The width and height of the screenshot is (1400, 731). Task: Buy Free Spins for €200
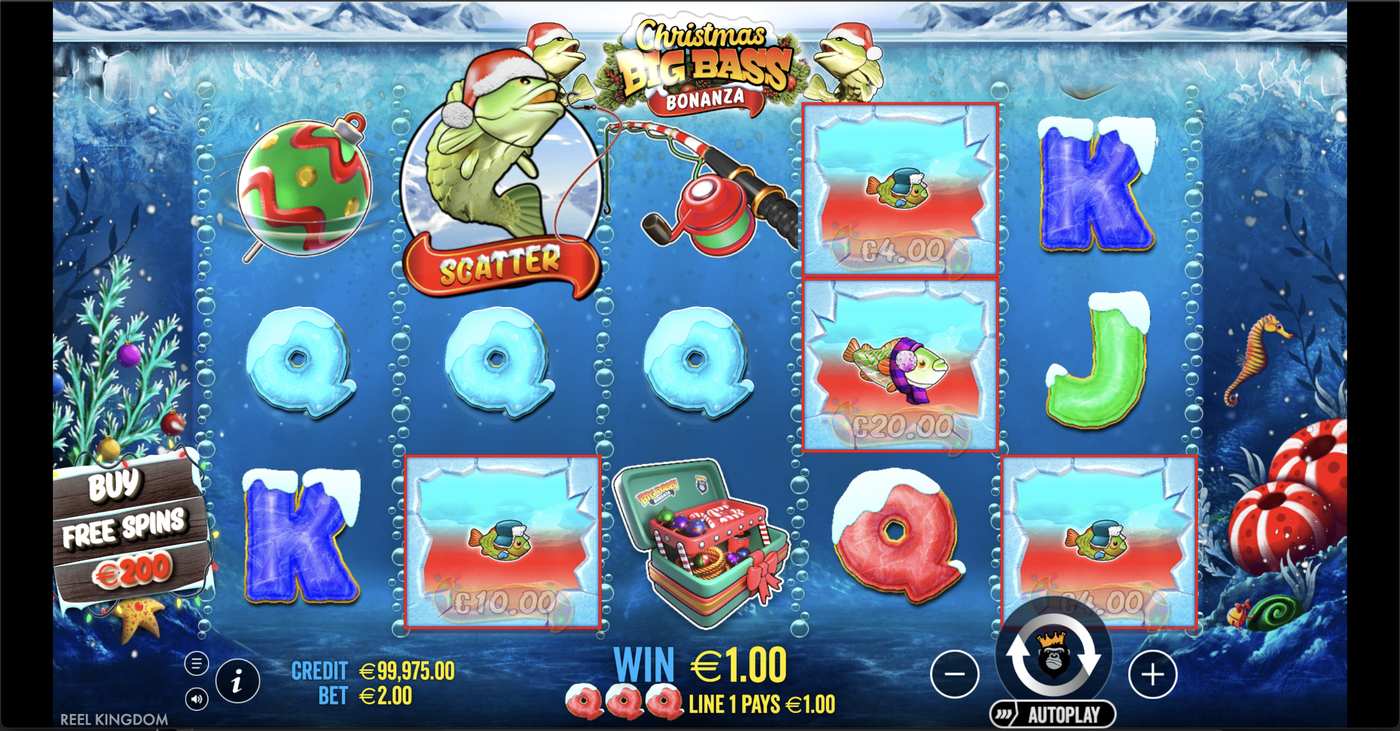tap(126, 530)
